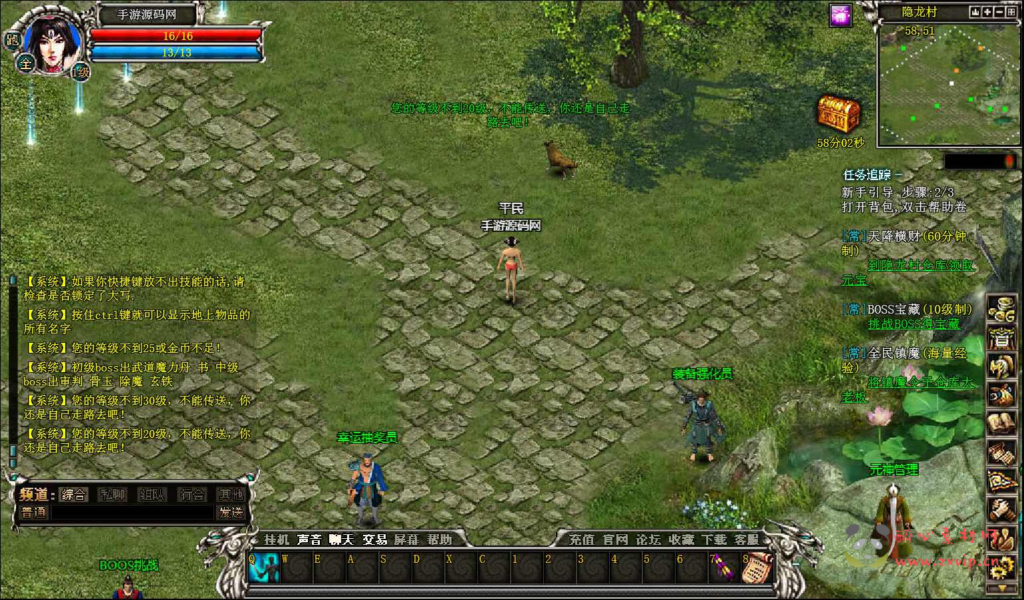This screenshot has width=1024, height=600.
Task: Click the 发送 send button
Action: click(231, 512)
